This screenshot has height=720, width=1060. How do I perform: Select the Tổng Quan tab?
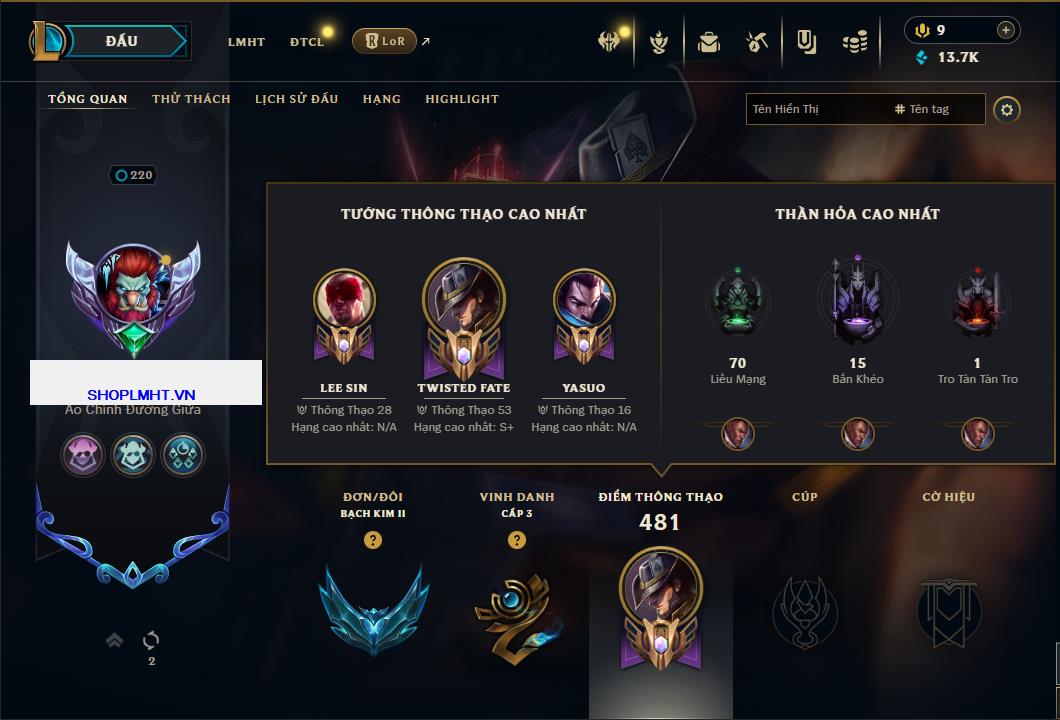[88, 99]
